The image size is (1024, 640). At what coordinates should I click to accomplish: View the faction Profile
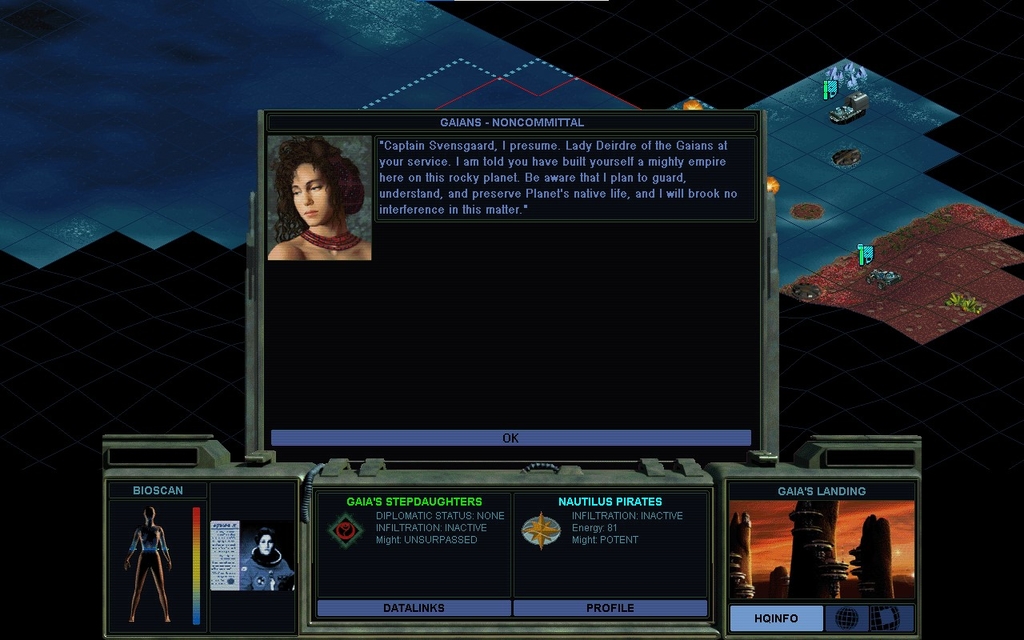(x=610, y=608)
